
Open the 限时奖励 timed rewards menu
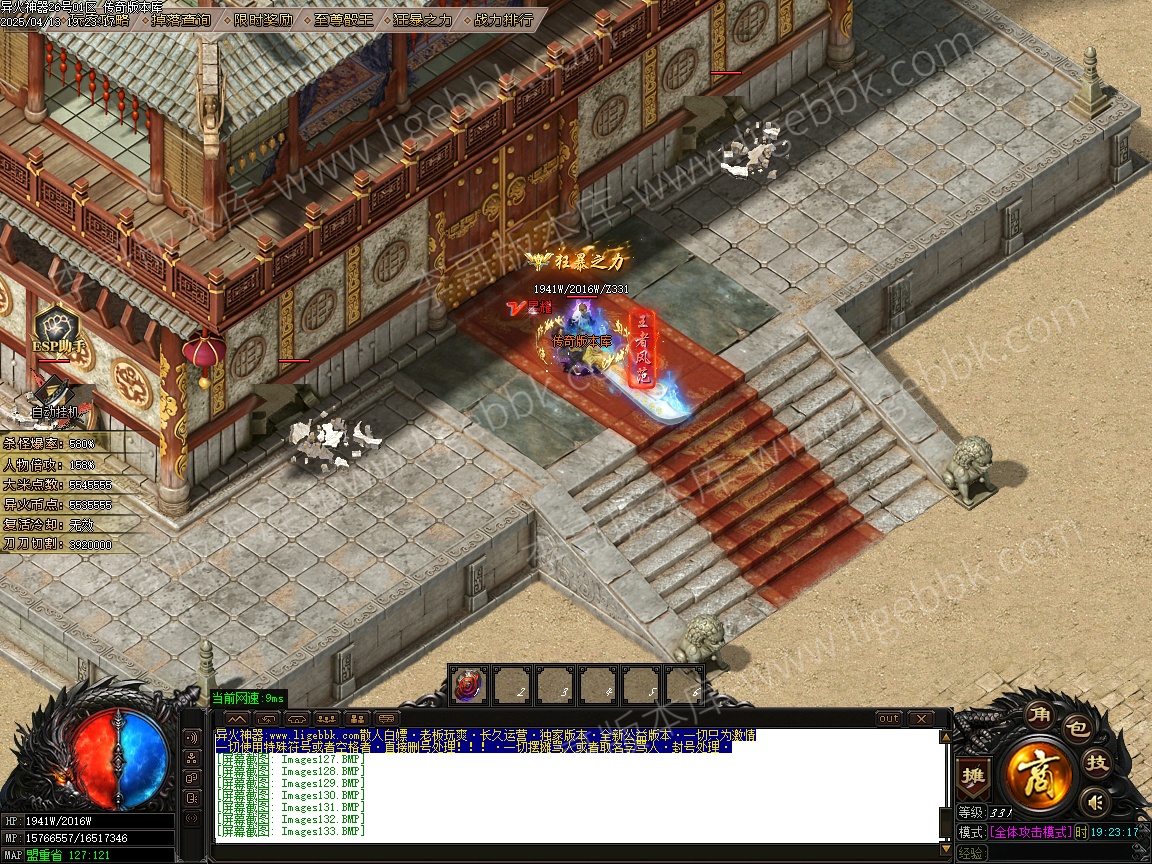264,20
